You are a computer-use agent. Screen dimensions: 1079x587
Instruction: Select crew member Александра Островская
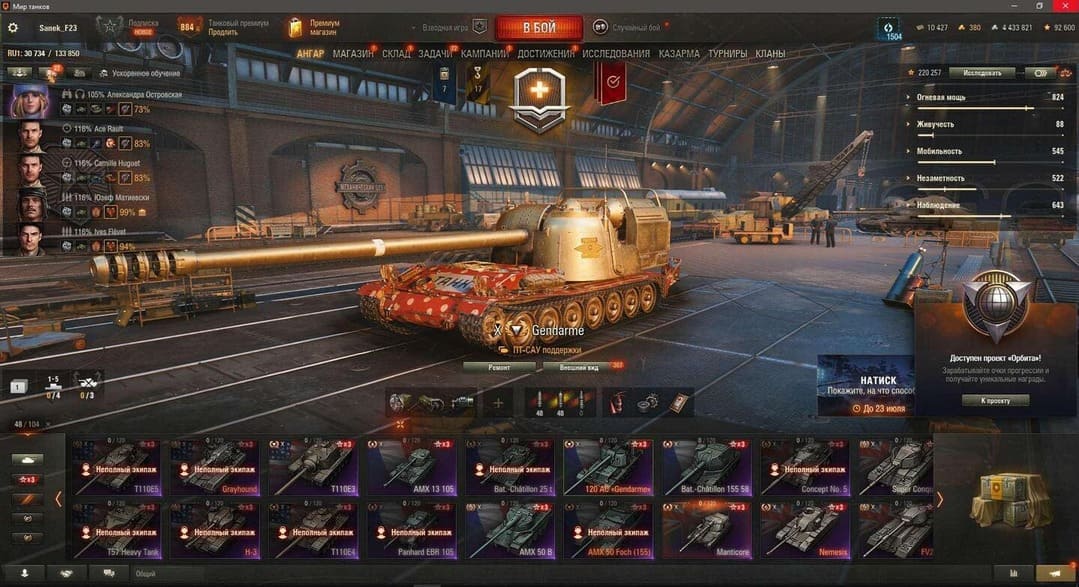tap(30, 100)
